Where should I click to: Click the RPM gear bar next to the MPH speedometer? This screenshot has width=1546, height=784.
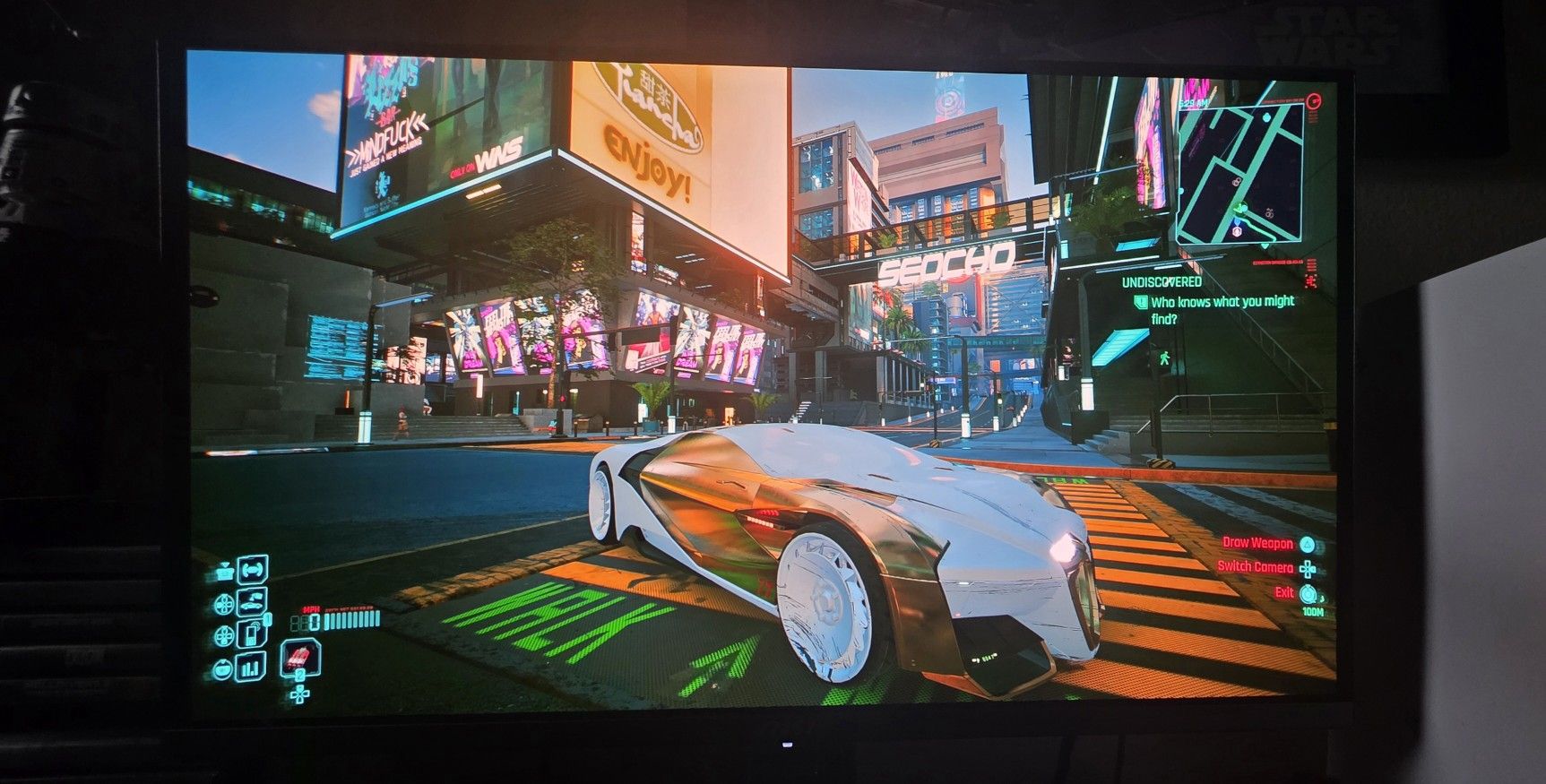(350, 618)
